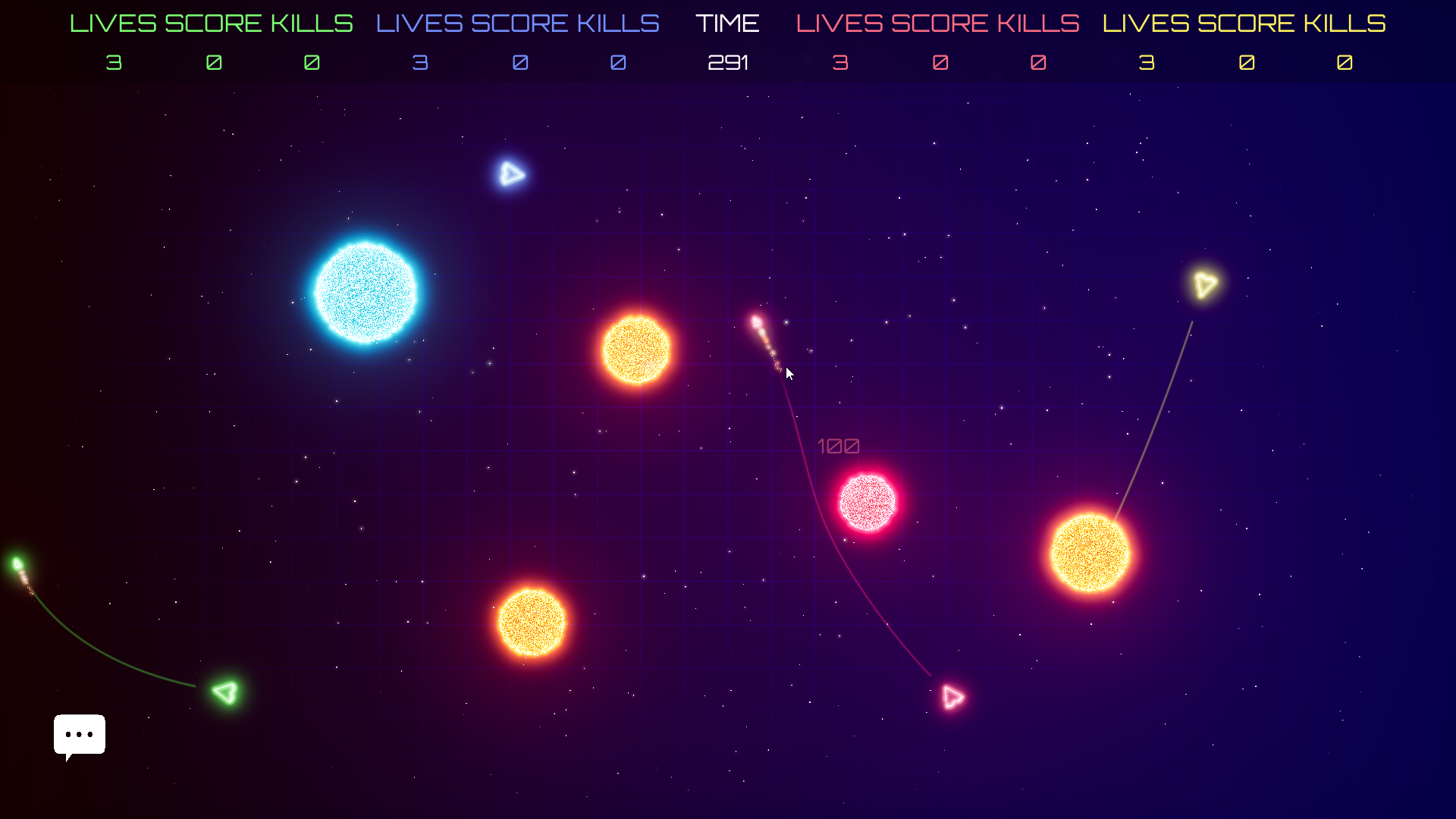Screen dimensions: 1456x819
Task: Select the yellow triangular ship
Action: [1205, 284]
